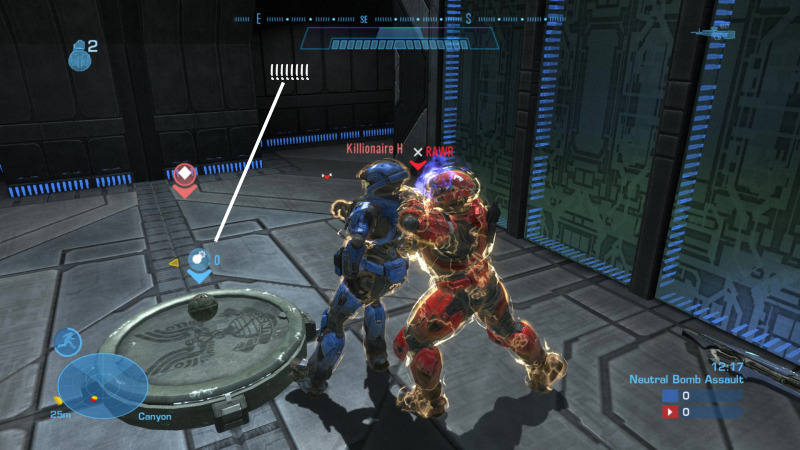This screenshot has height=450, width=800.
Task: Select the red objective waypoint marker
Action: [x=184, y=176]
